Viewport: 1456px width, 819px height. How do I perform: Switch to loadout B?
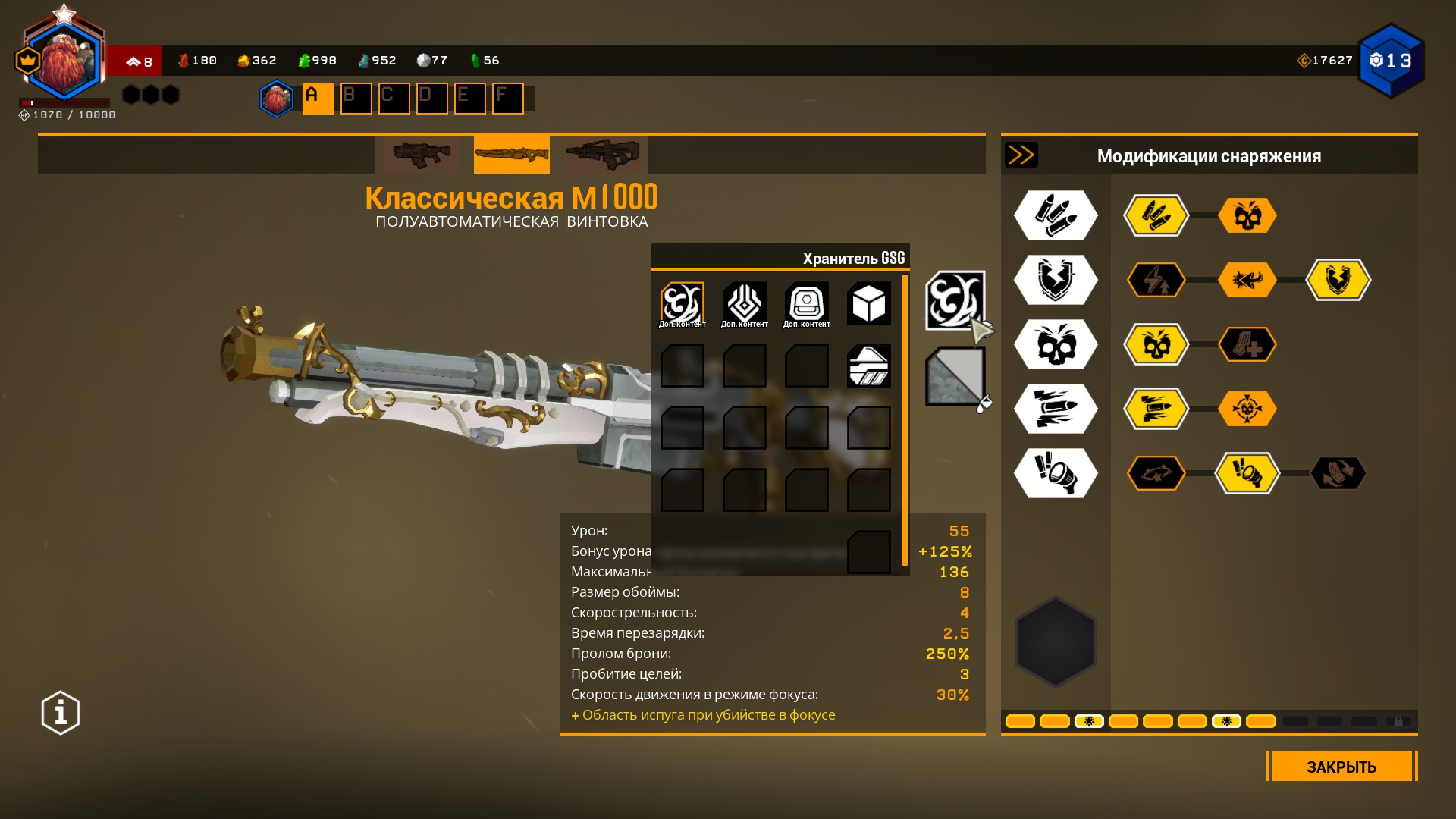pyautogui.click(x=356, y=99)
